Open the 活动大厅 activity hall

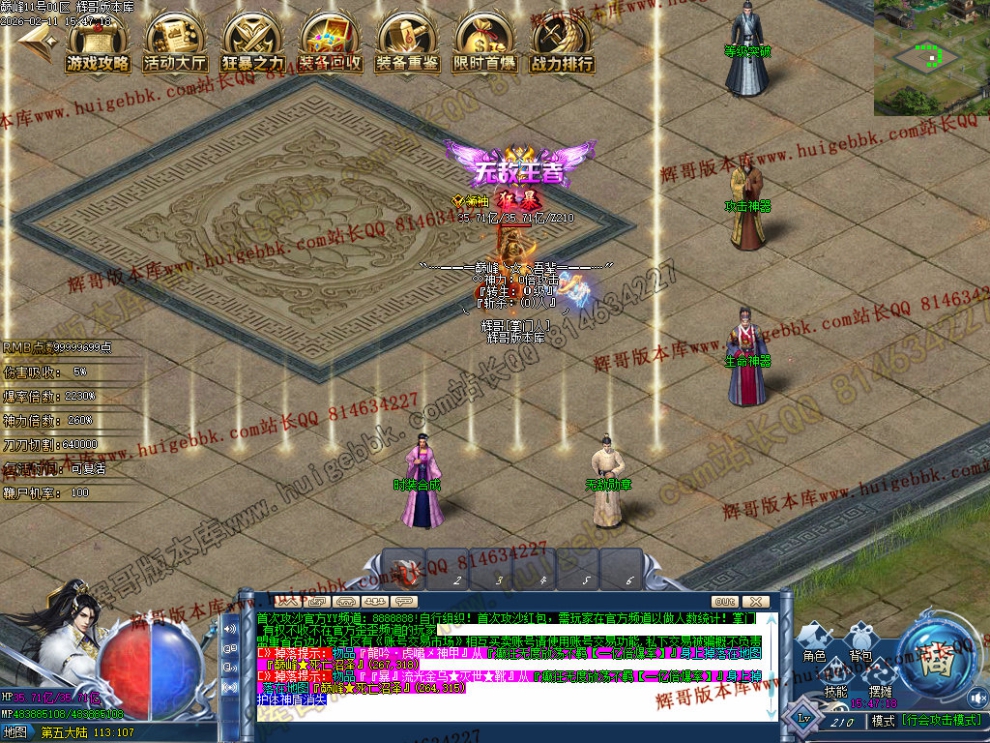coord(175,45)
